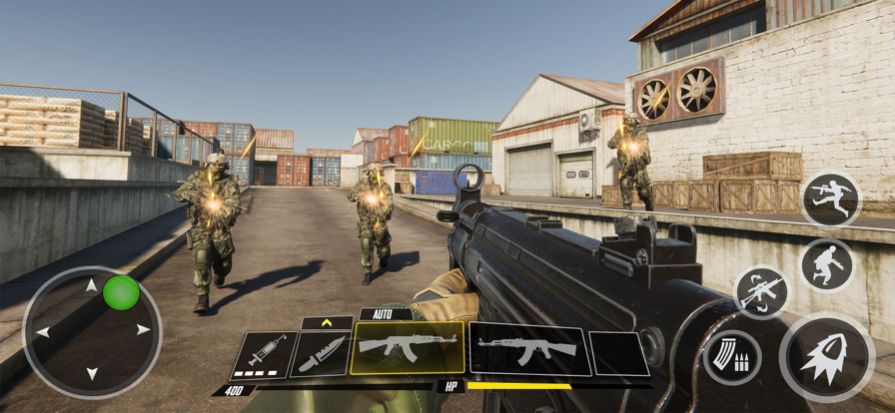Expand the yellow chevron arrow tab

[326, 322]
